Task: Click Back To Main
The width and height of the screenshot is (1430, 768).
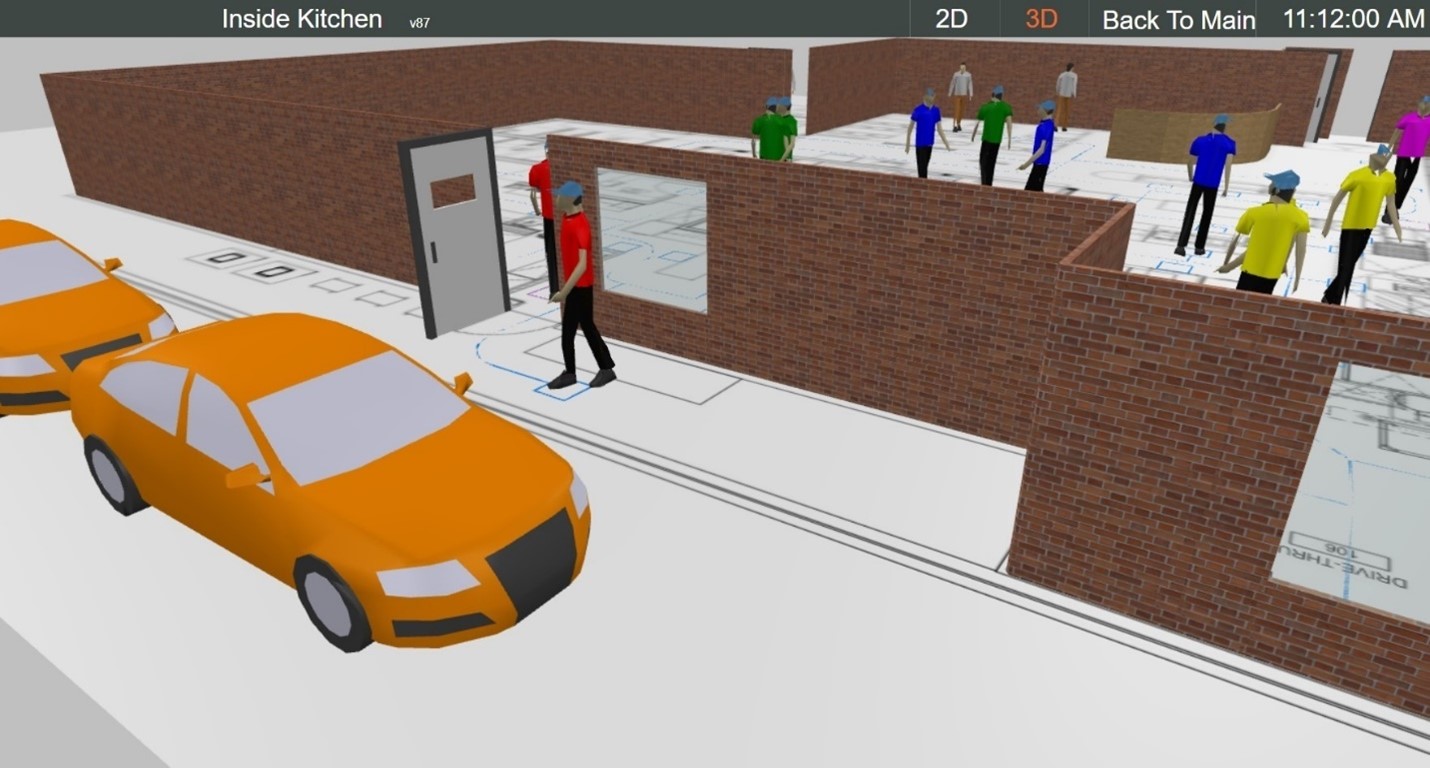Action: pos(1176,19)
